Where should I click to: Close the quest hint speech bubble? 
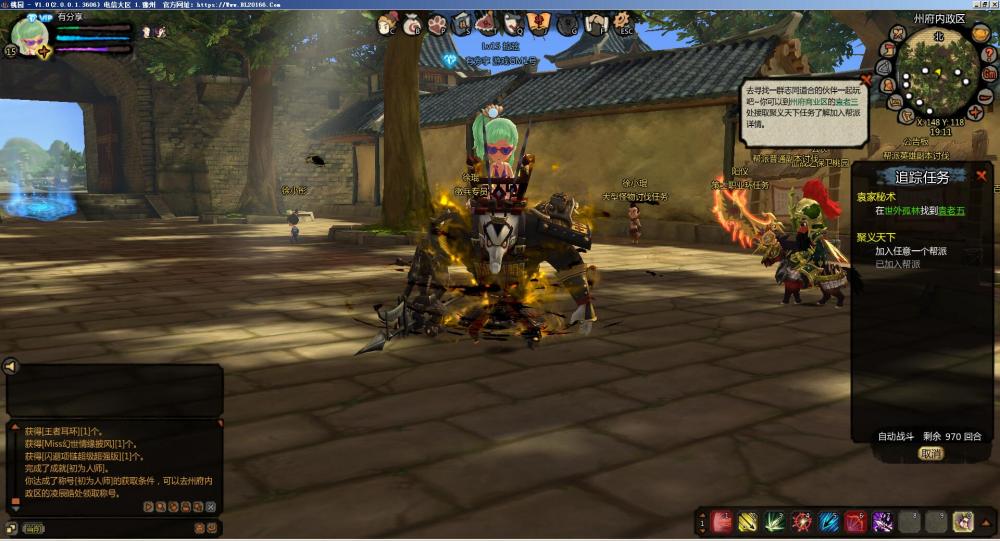point(866,79)
